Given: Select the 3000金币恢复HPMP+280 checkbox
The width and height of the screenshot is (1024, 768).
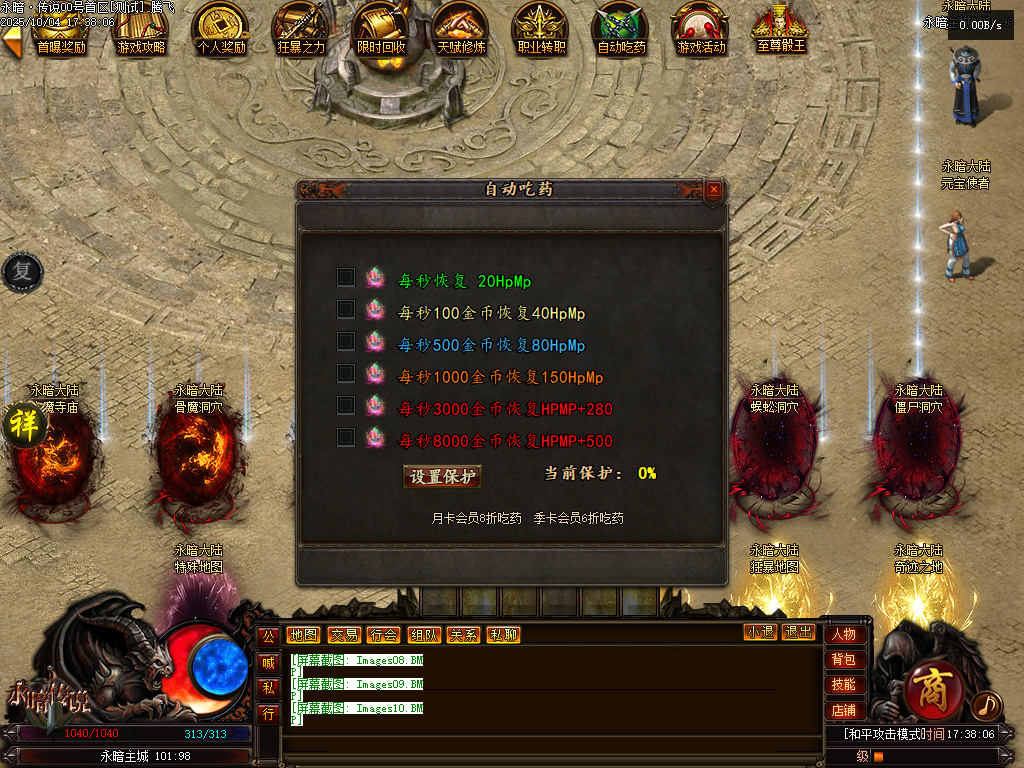Looking at the screenshot, I should pyautogui.click(x=346, y=405).
